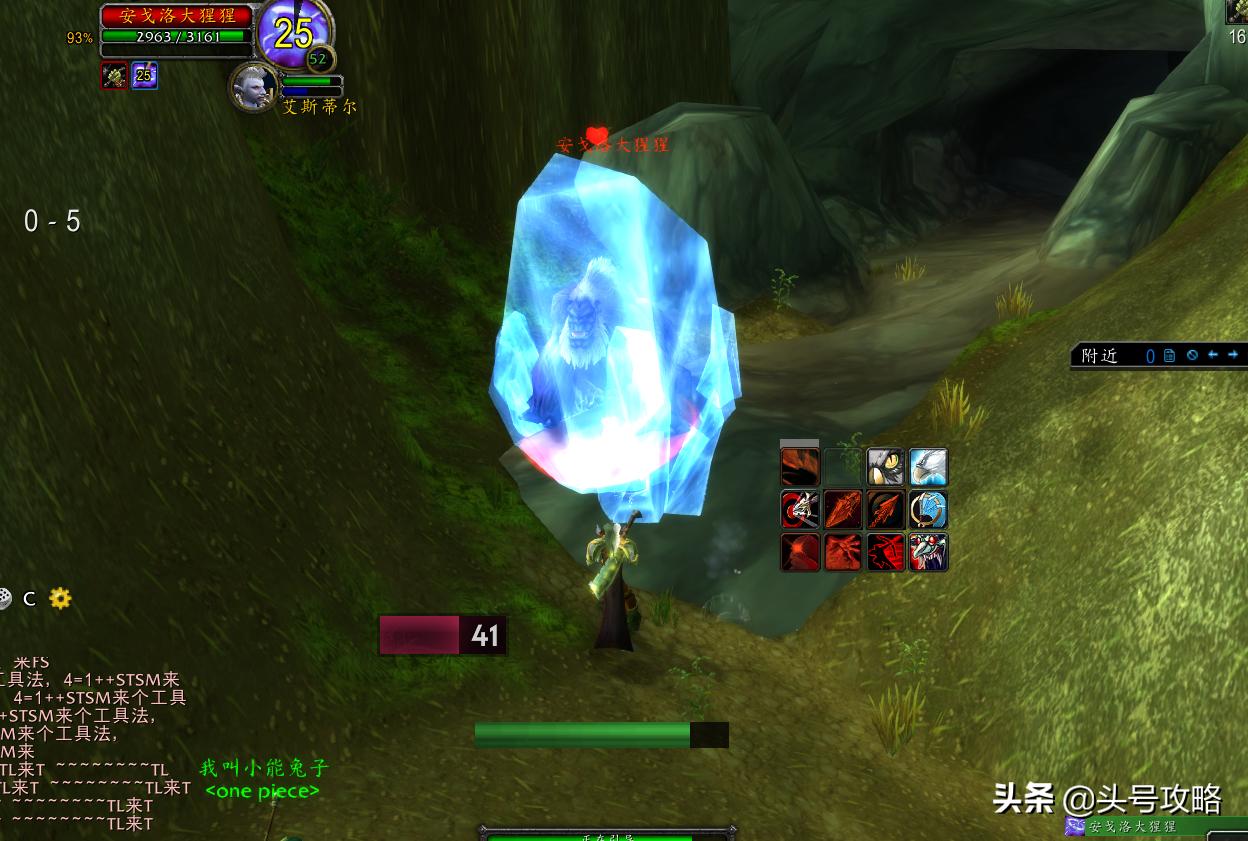Viewport: 1248px width, 841px height.
Task: Open the yellow gear chat settings
Action: click(60, 598)
